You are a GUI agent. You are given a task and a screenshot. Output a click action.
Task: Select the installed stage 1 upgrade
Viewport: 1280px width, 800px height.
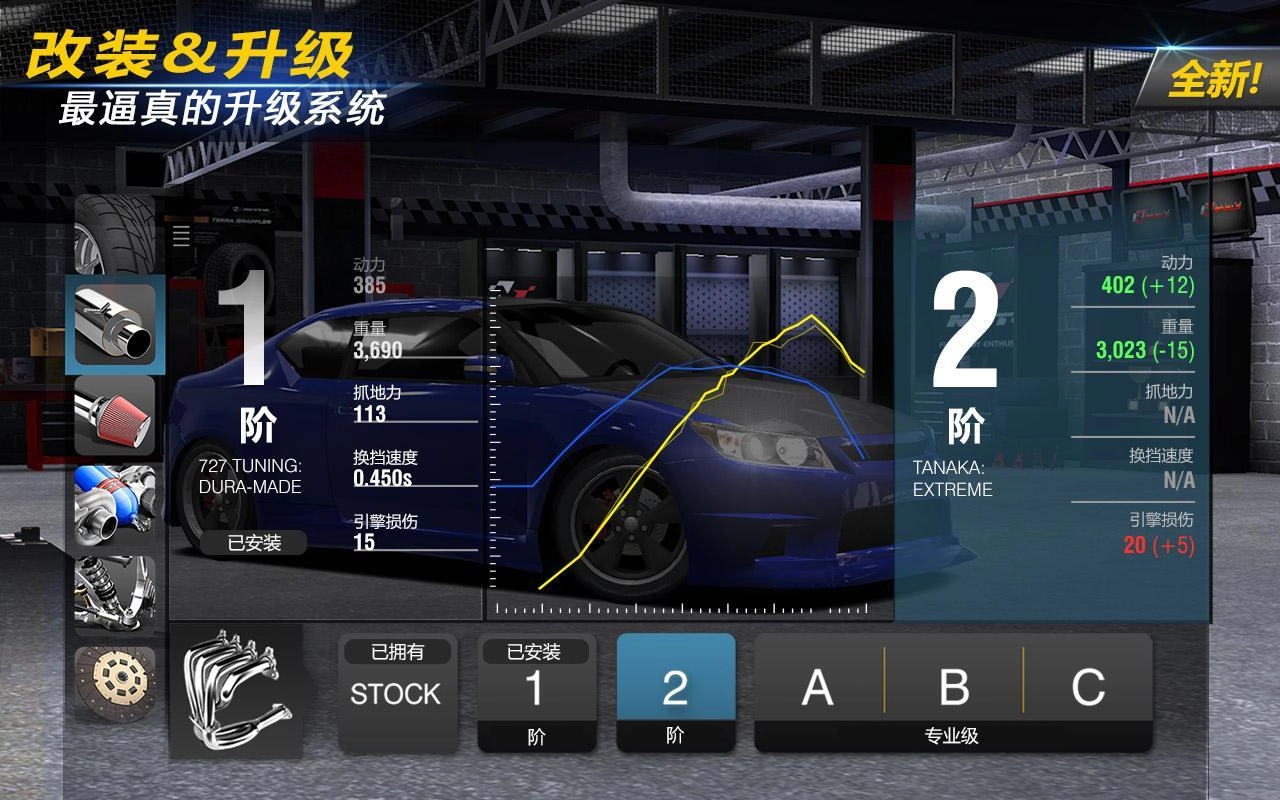click(536, 693)
